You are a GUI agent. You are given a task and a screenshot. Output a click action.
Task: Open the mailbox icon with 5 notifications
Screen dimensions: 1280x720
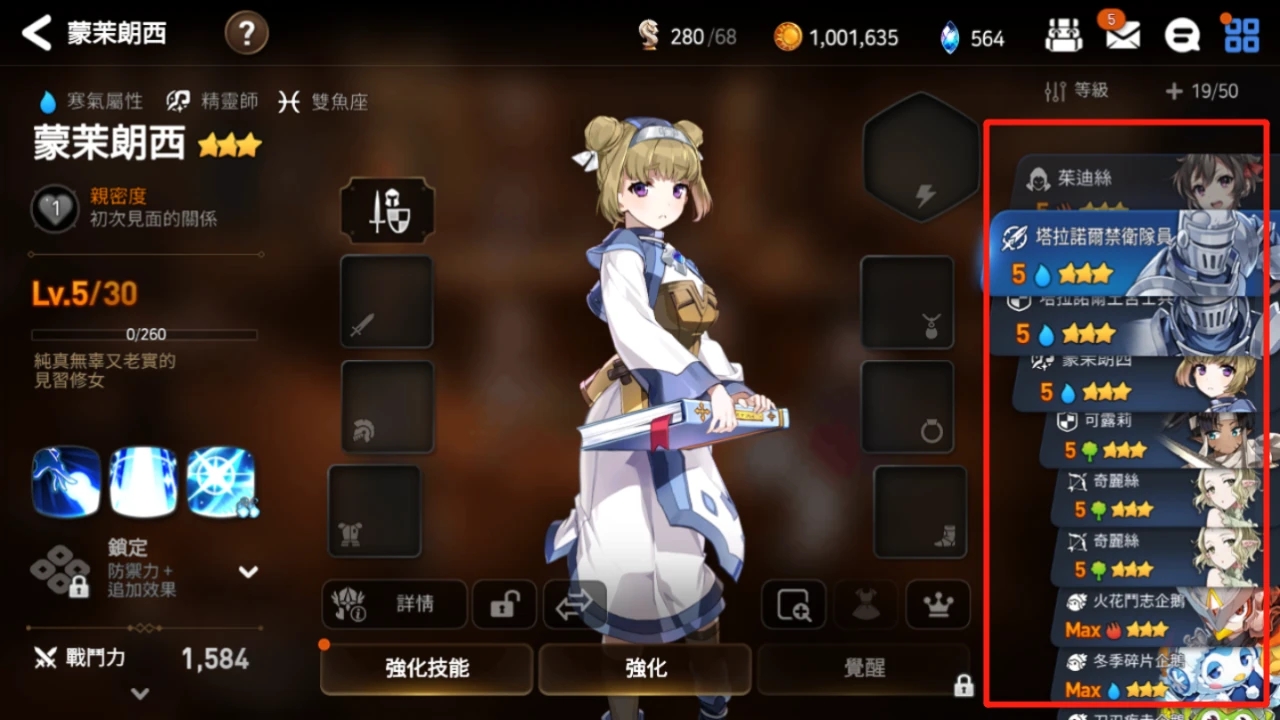click(x=1122, y=33)
